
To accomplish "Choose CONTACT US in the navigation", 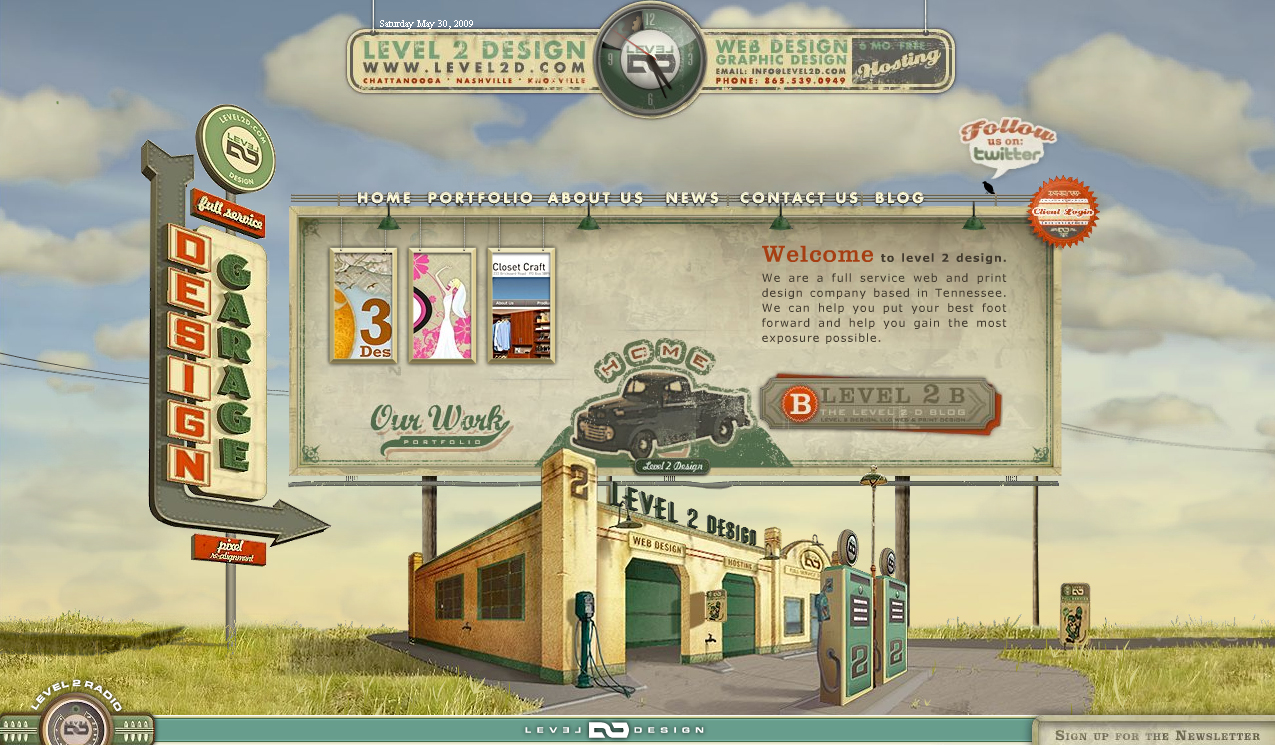I will [799, 198].
